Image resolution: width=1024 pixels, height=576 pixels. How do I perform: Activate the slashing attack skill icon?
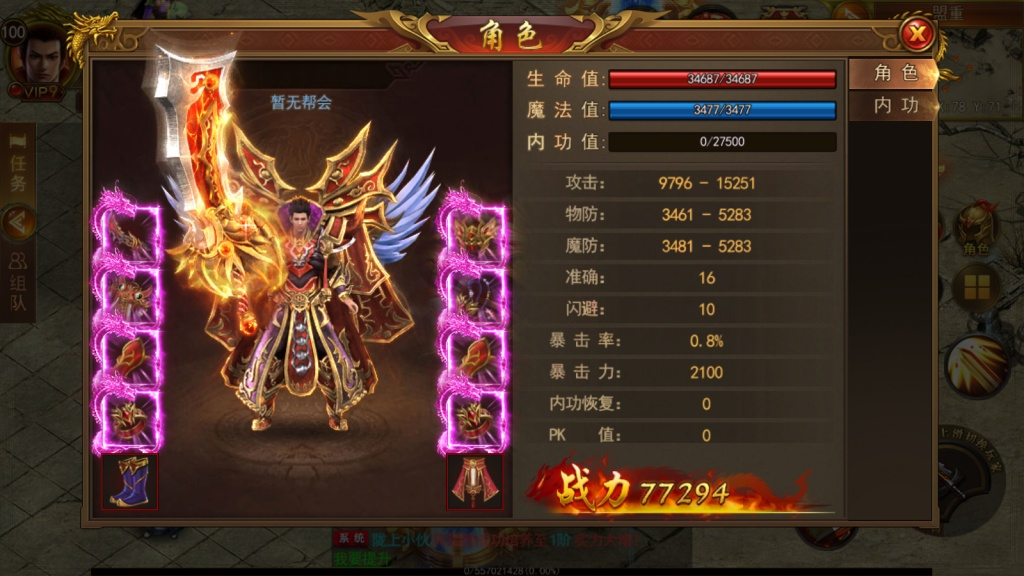[x=975, y=365]
